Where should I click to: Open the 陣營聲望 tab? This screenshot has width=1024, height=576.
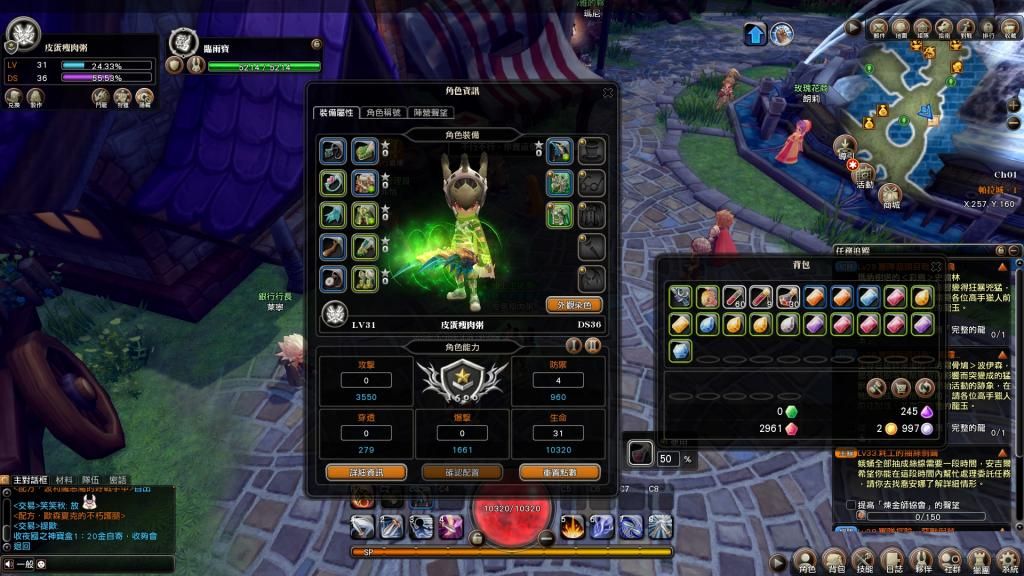431,114
